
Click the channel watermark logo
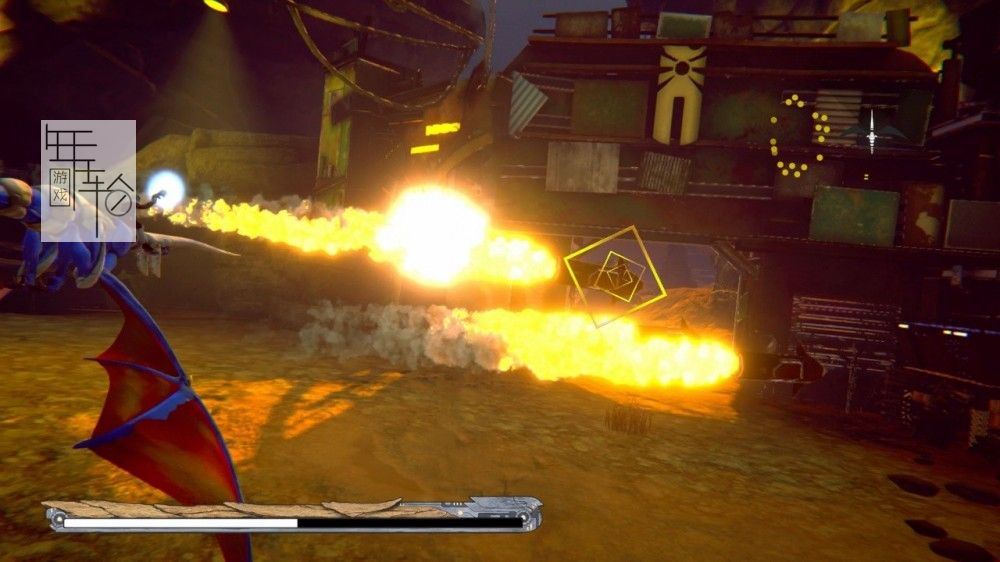[88, 181]
